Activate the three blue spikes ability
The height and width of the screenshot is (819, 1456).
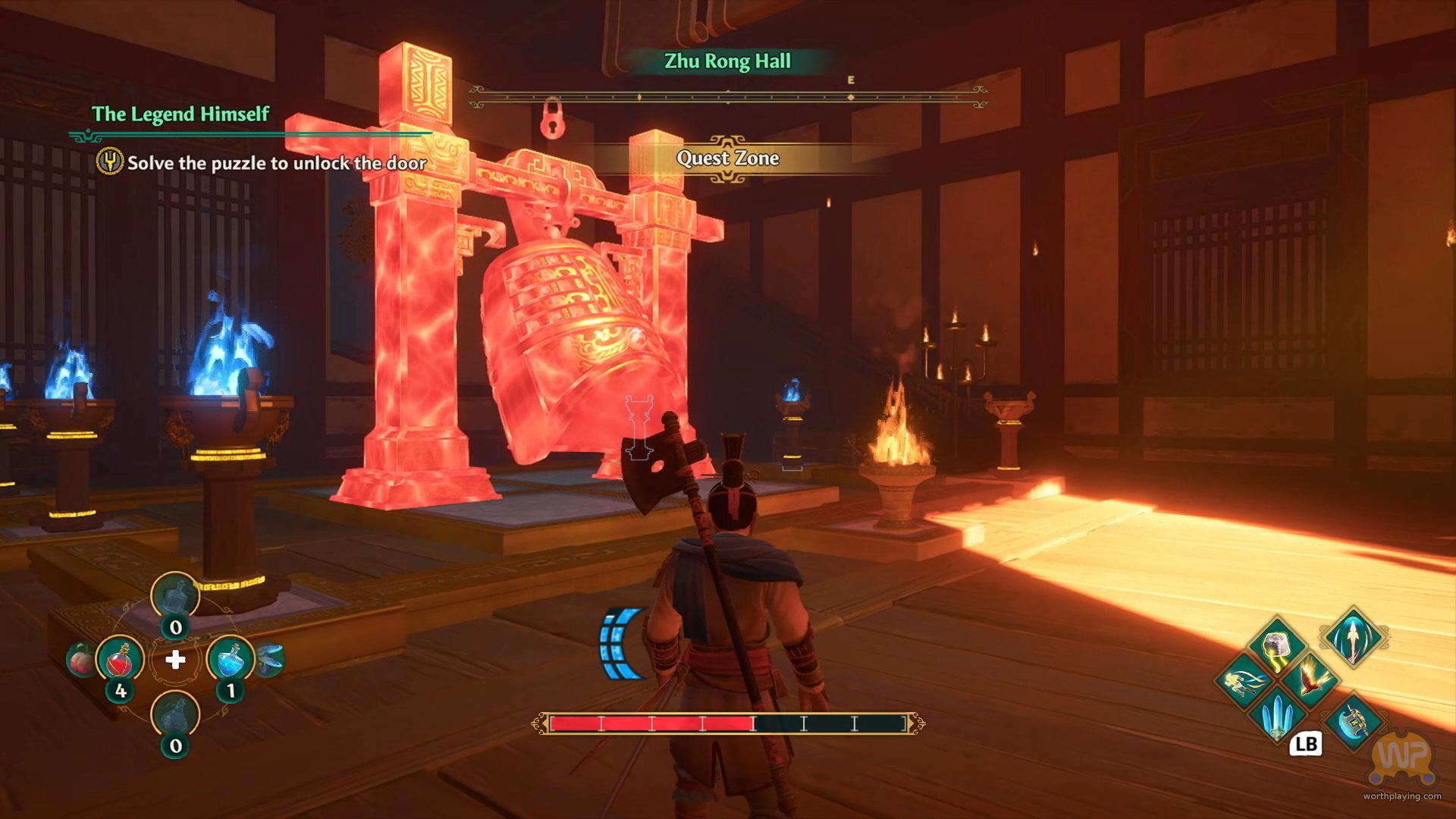(1277, 713)
